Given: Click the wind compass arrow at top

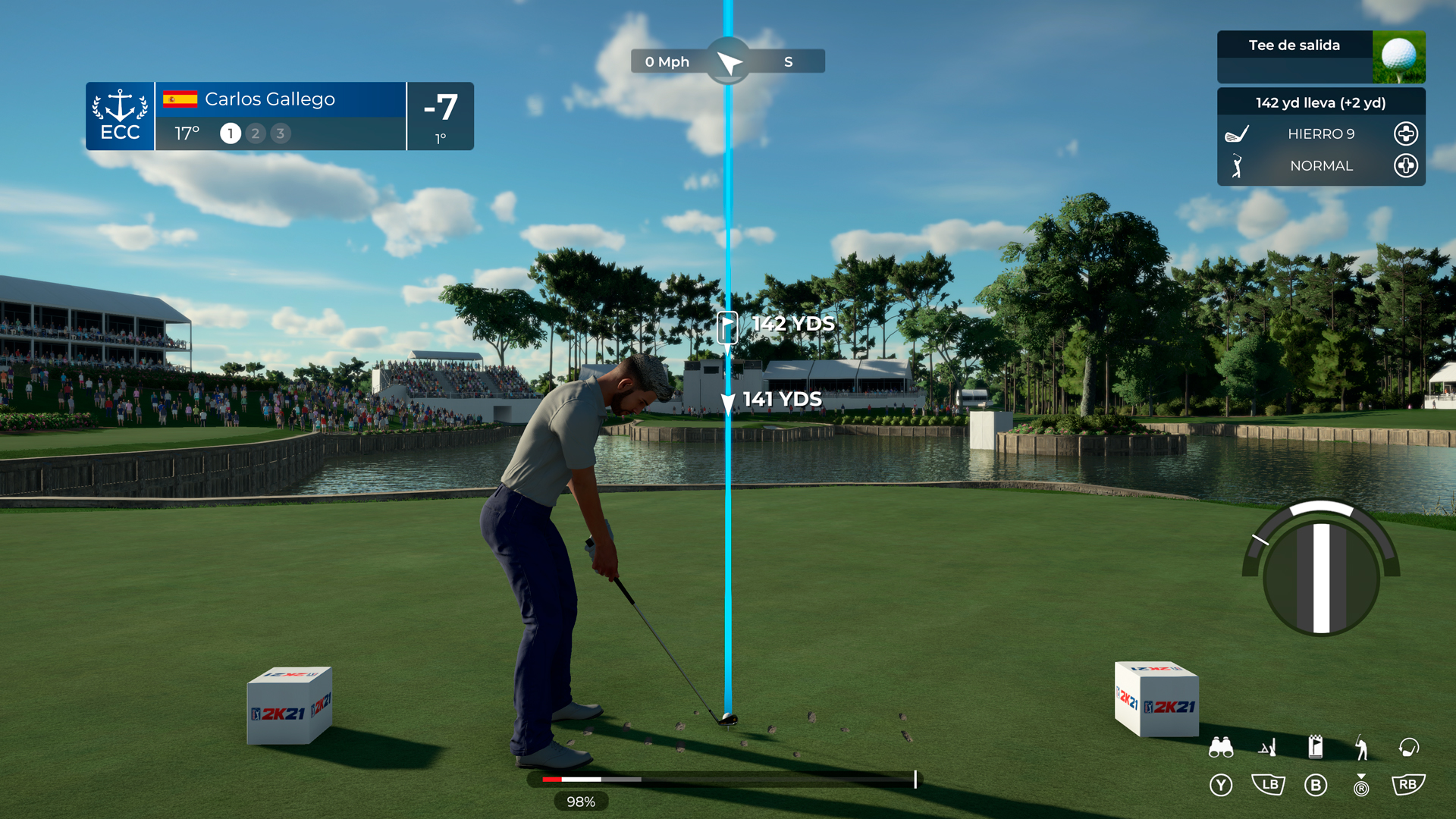Looking at the screenshot, I should tap(727, 61).
